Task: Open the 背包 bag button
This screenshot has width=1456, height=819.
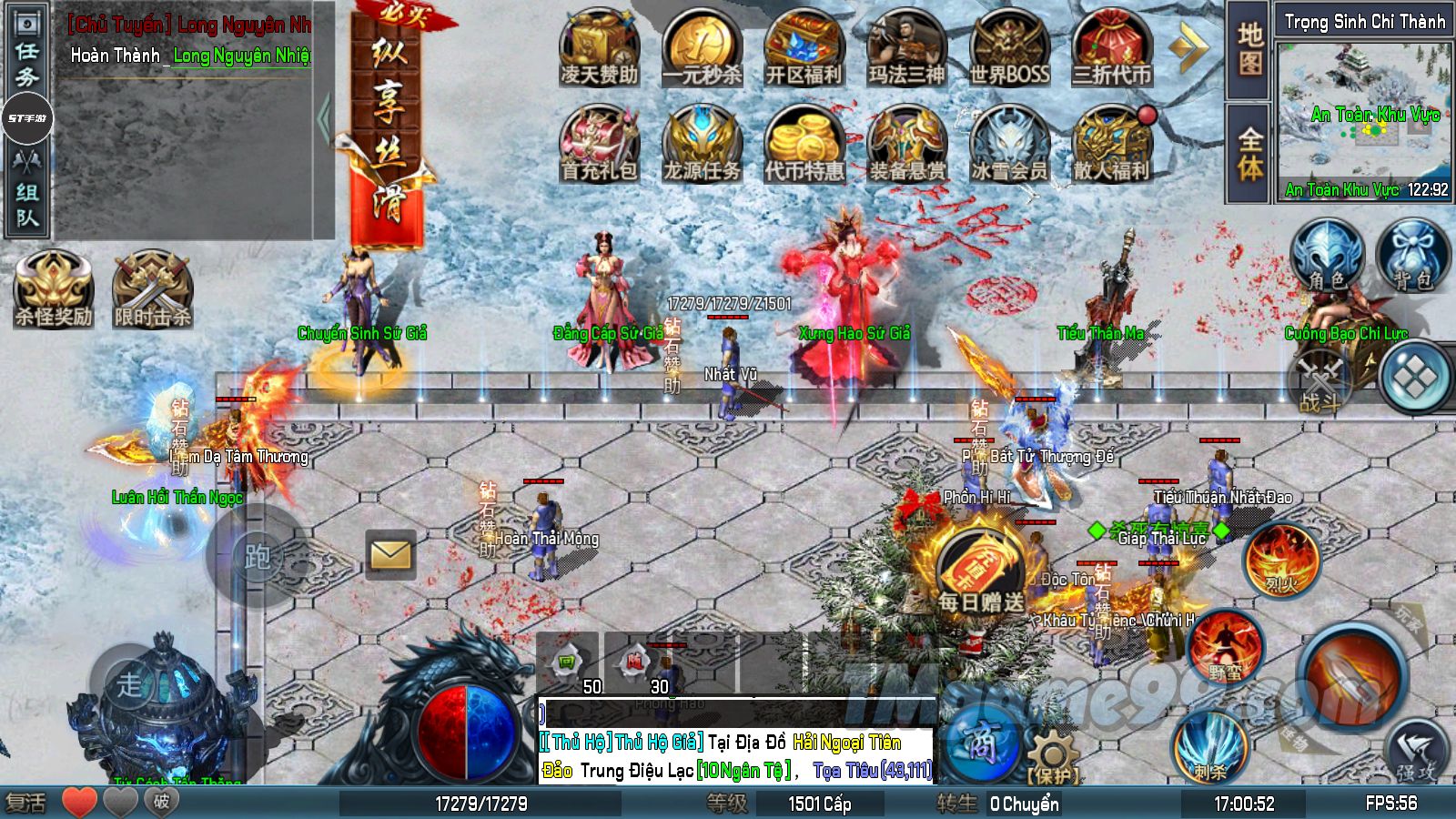Action: (1412, 256)
